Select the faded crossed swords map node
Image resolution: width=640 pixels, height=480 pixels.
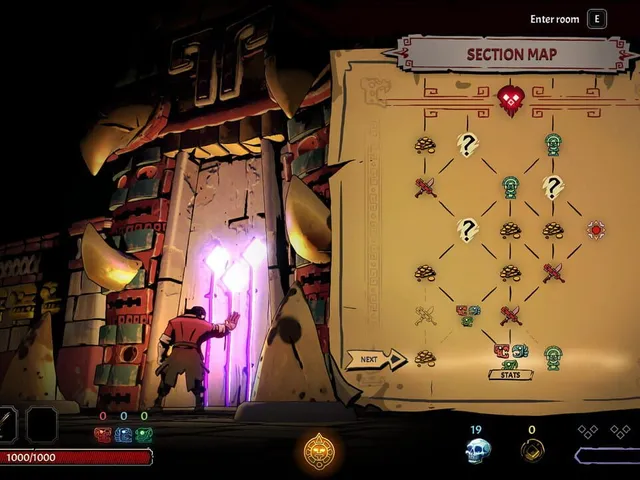pos(425,315)
